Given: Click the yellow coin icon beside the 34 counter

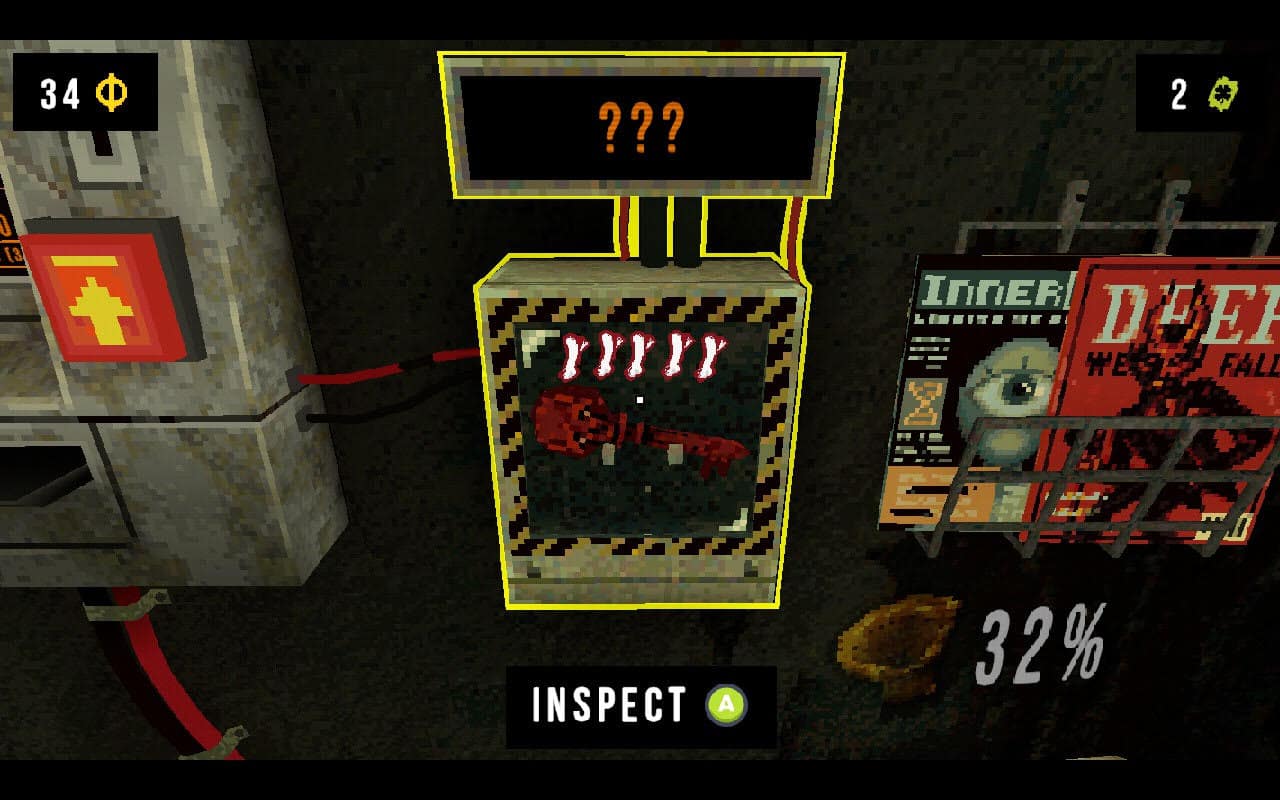Looking at the screenshot, I should (111, 93).
